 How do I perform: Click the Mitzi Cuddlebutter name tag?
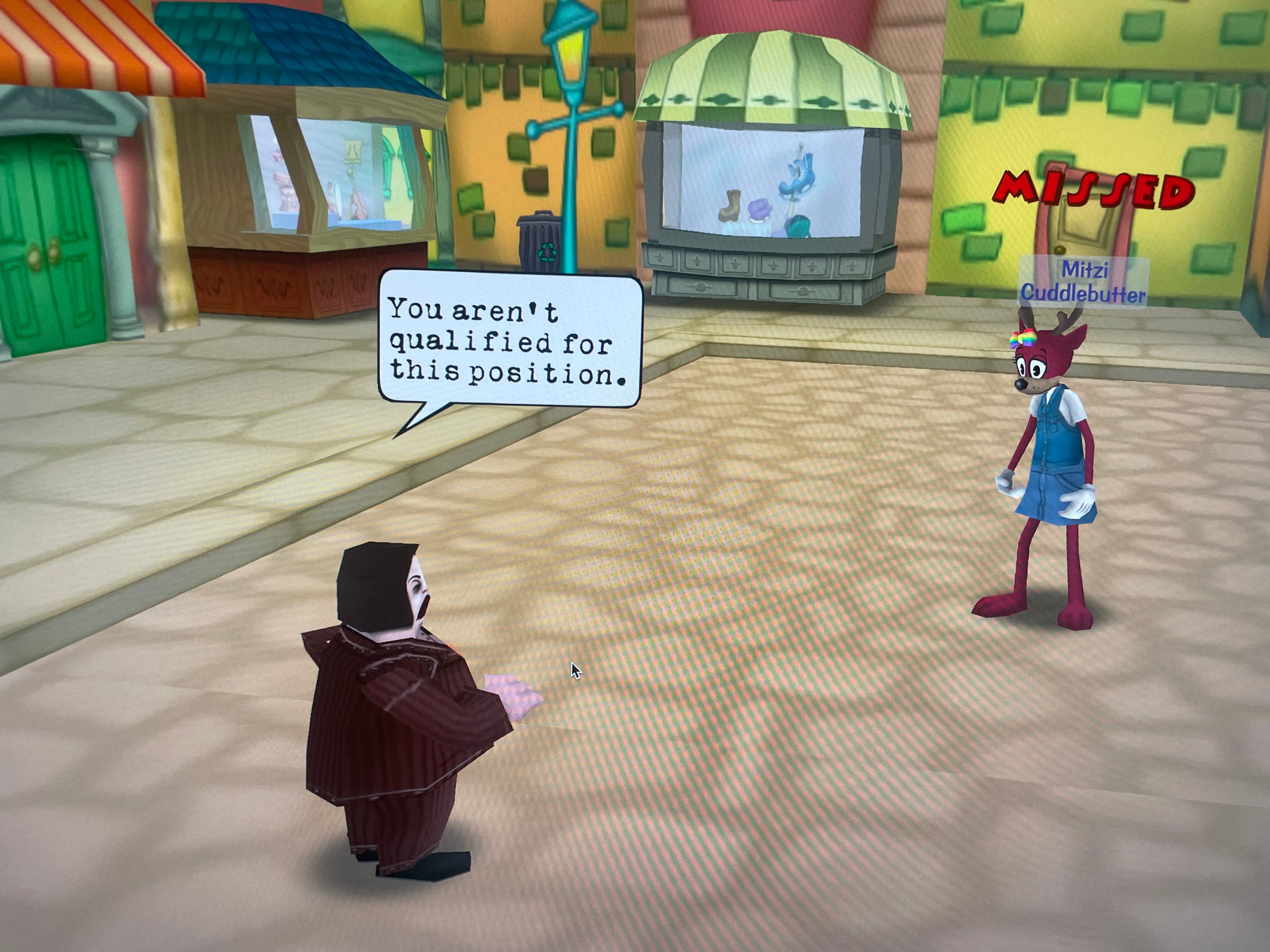click(x=1084, y=282)
